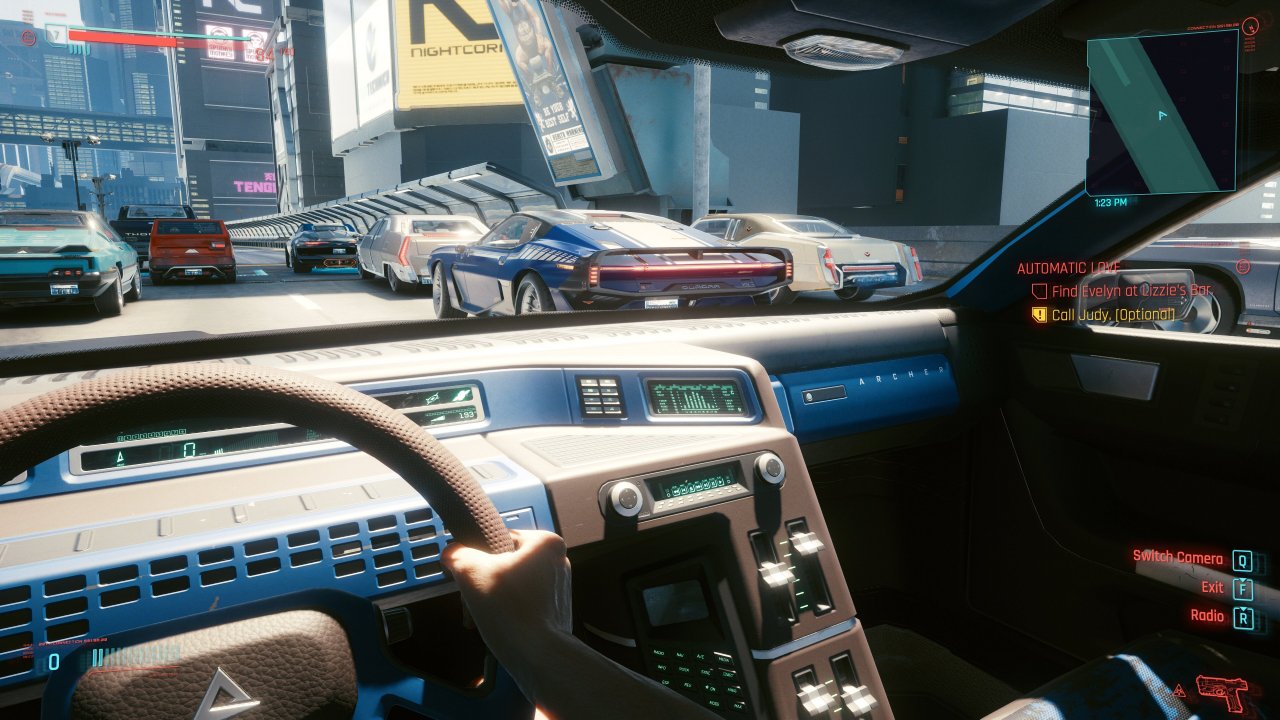Click the equipped pistol weapon icon
The height and width of the screenshot is (720, 1280).
coord(1221,691)
